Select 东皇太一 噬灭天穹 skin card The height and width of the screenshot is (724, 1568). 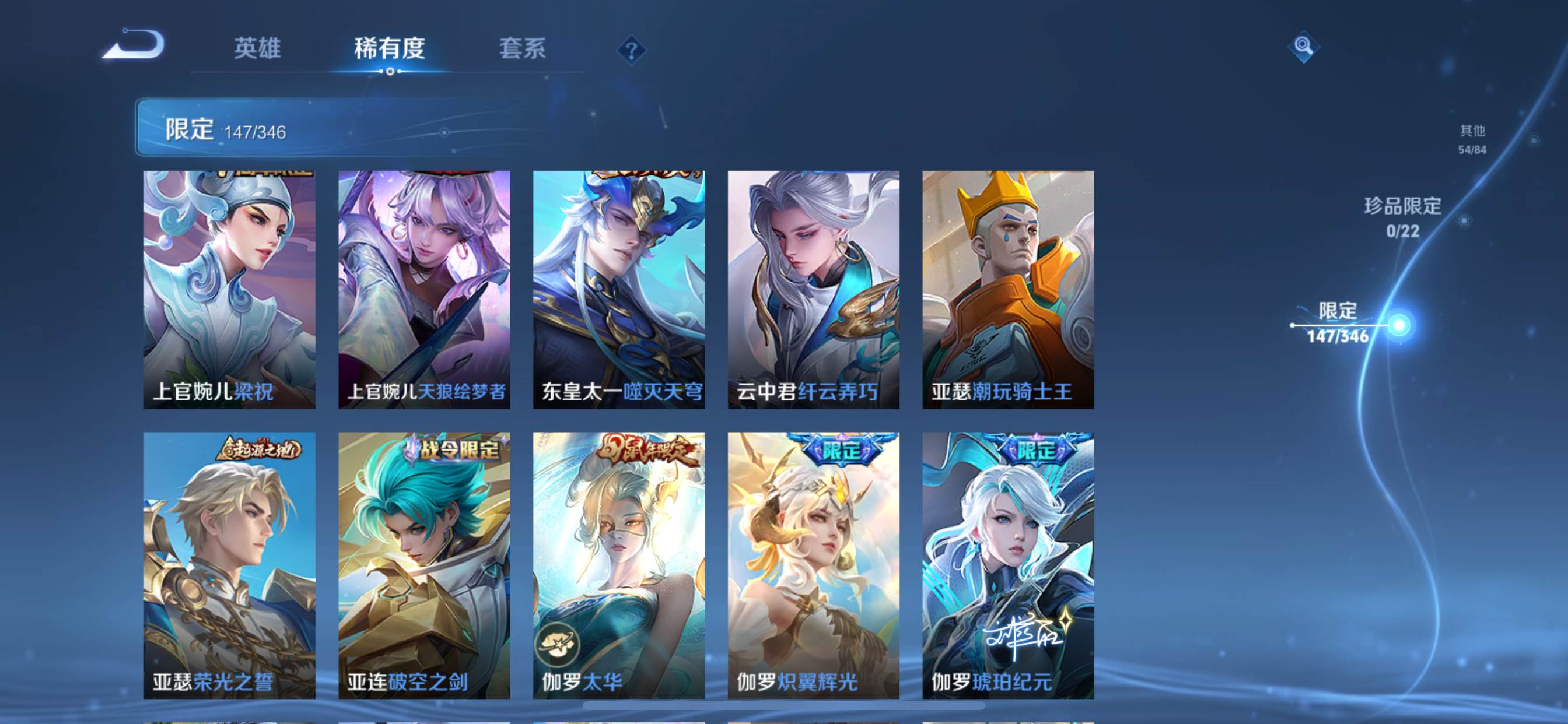tap(619, 289)
